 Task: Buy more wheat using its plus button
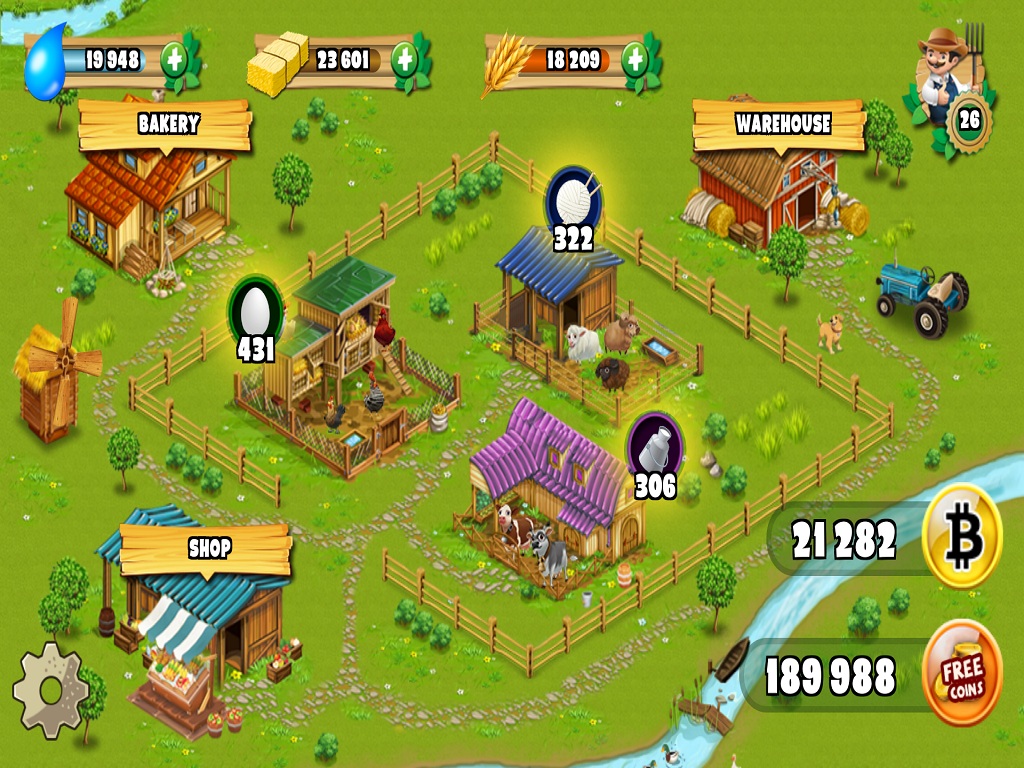click(634, 60)
